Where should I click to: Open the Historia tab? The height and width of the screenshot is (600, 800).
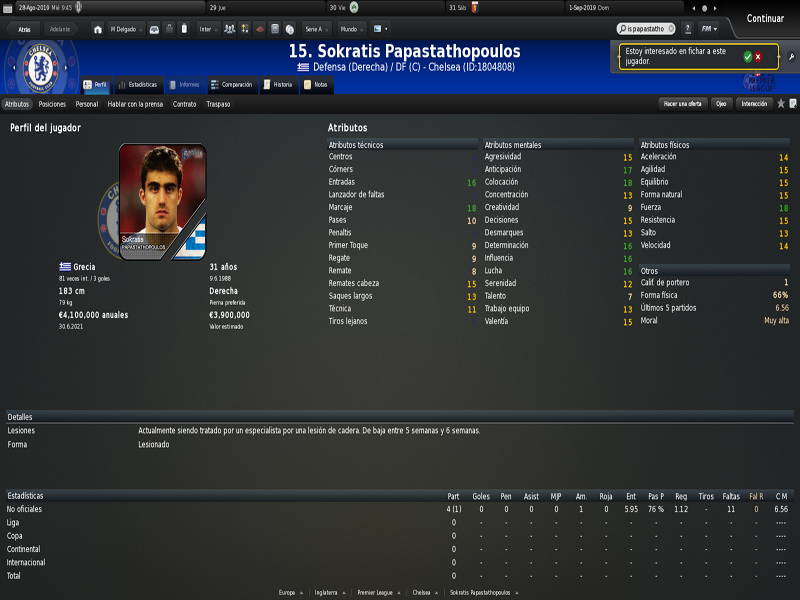pos(279,85)
